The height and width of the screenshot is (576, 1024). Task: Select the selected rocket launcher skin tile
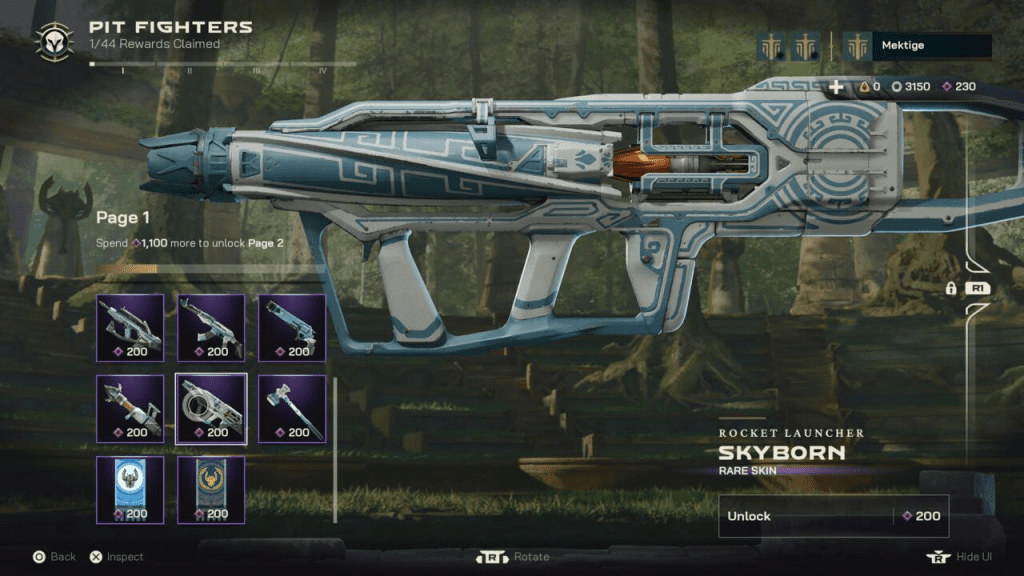pos(211,408)
